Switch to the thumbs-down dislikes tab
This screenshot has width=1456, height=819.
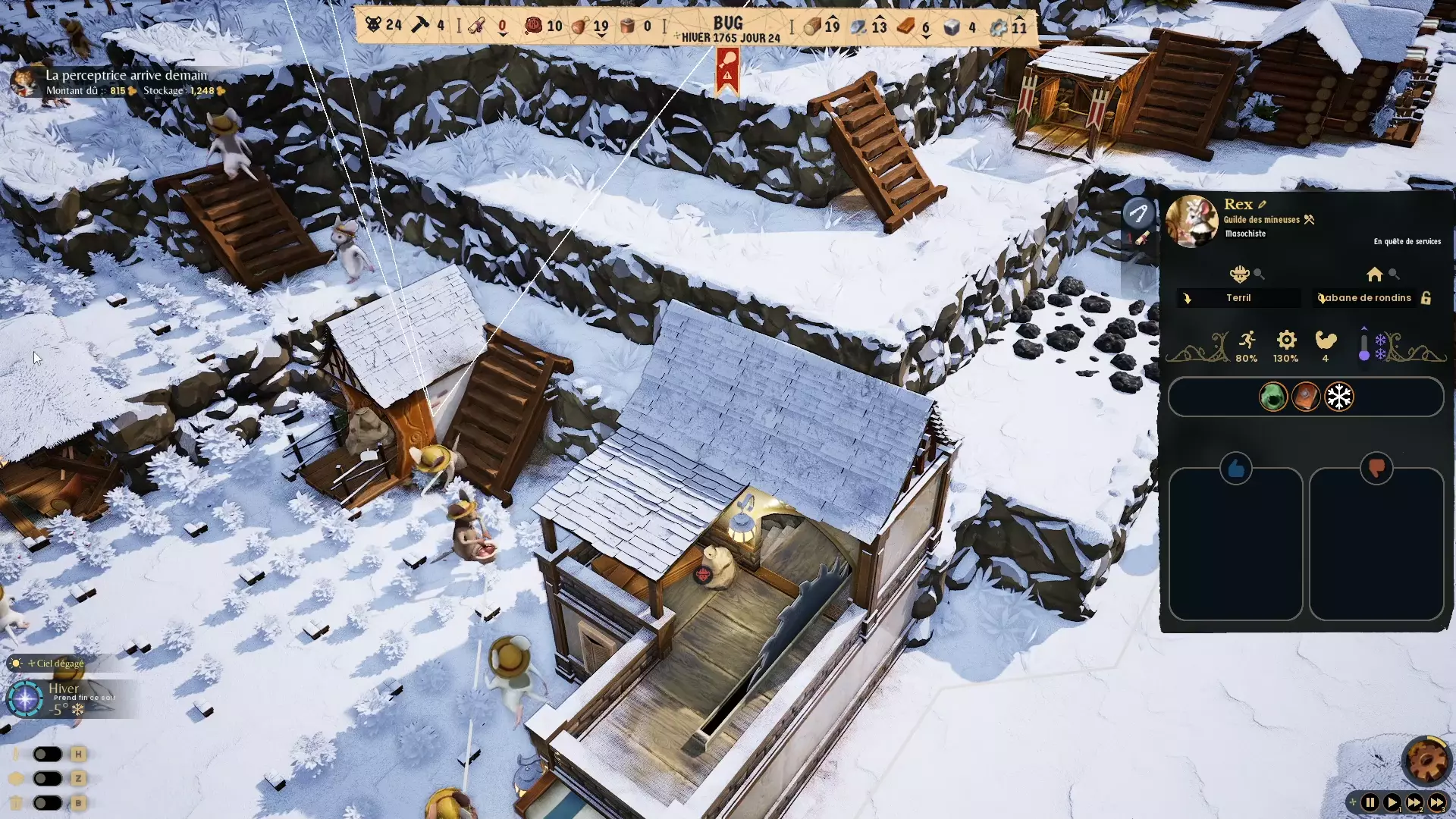tap(1378, 469)
